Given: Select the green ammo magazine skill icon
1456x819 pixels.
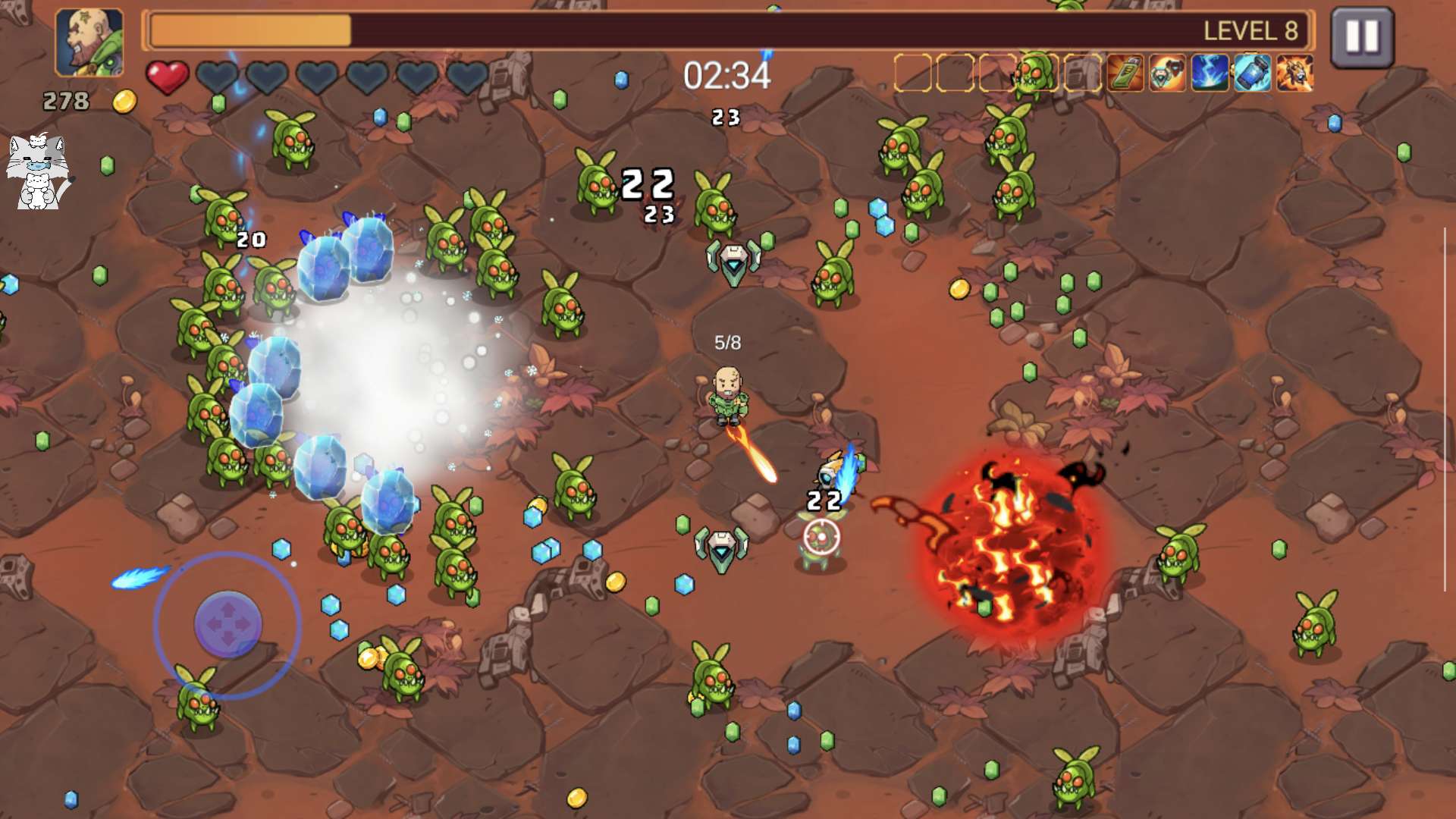Looking at the screenshot, I should (x=1125, y=74).
